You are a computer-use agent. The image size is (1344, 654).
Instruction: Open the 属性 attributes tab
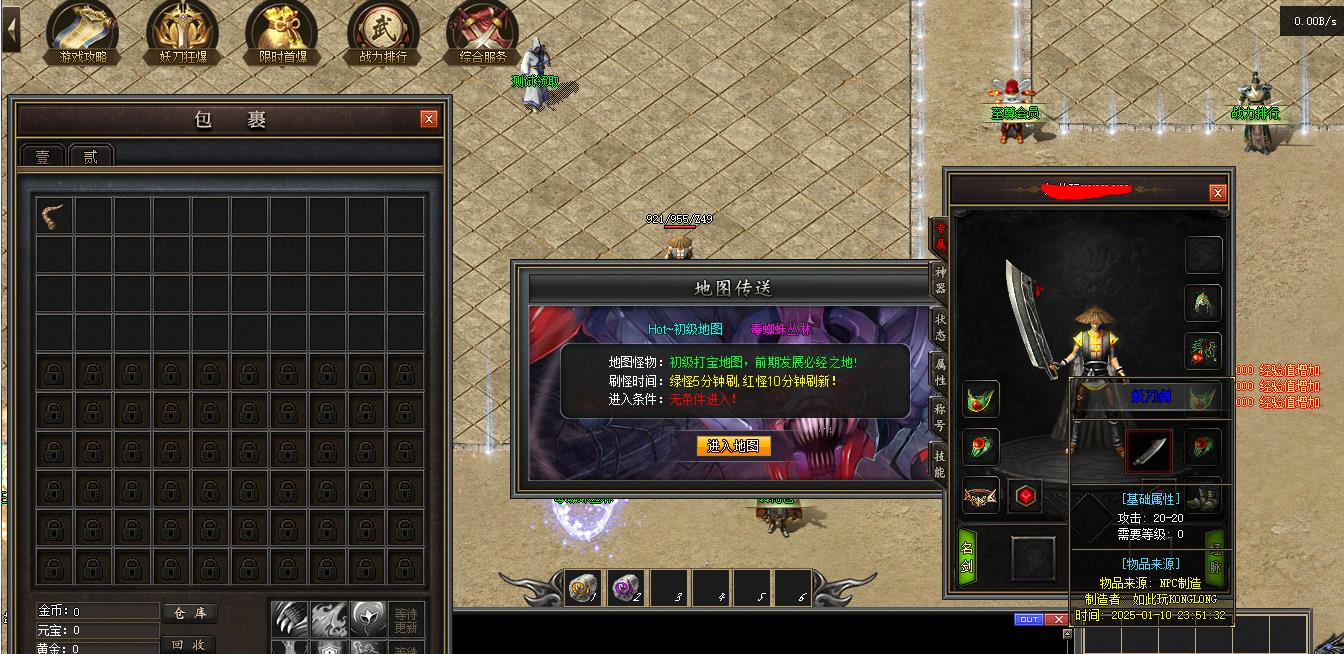(x=940, y=372)
